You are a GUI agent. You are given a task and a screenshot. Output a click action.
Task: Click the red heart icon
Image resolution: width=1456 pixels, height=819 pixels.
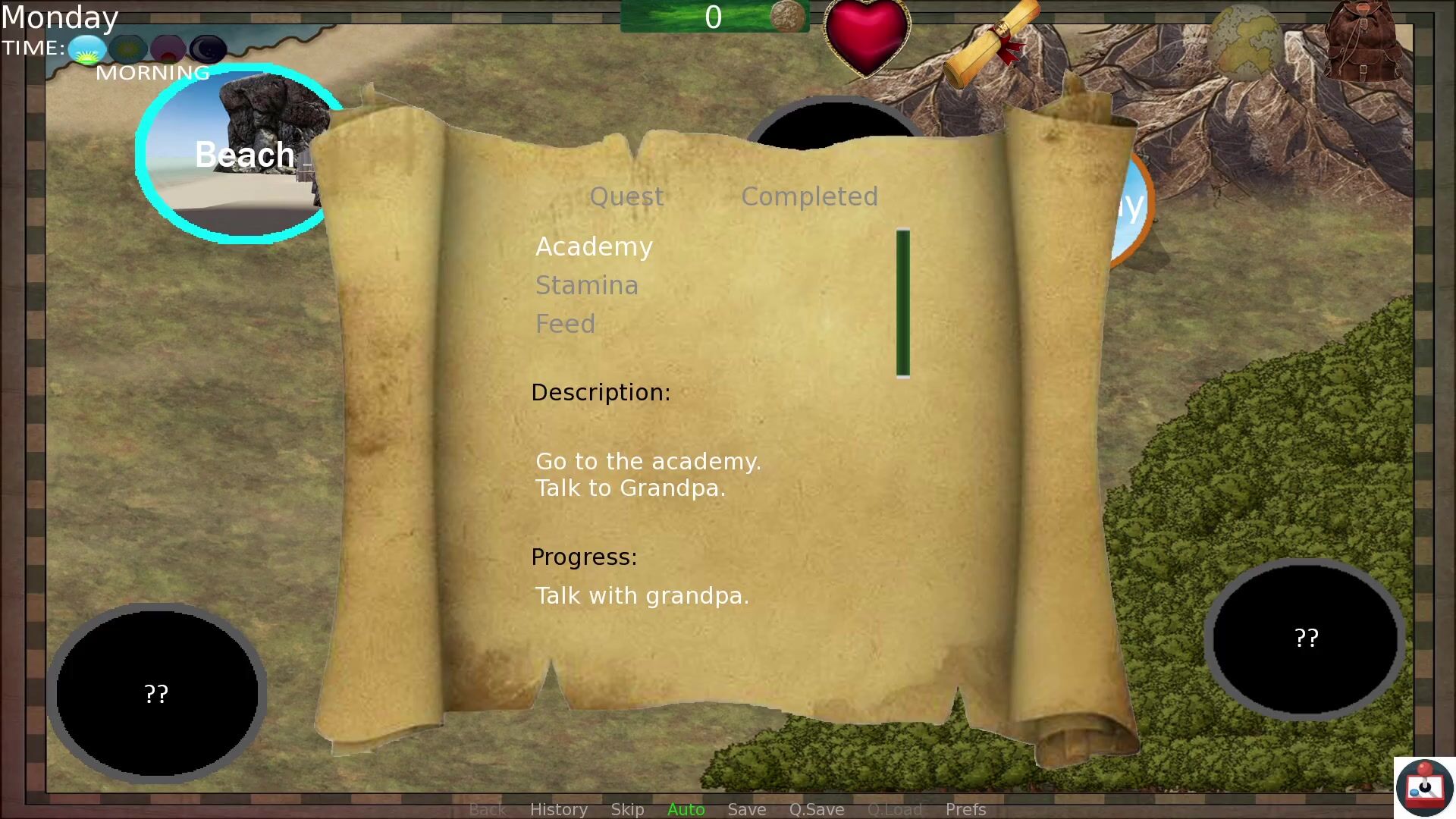click(867, 36)
